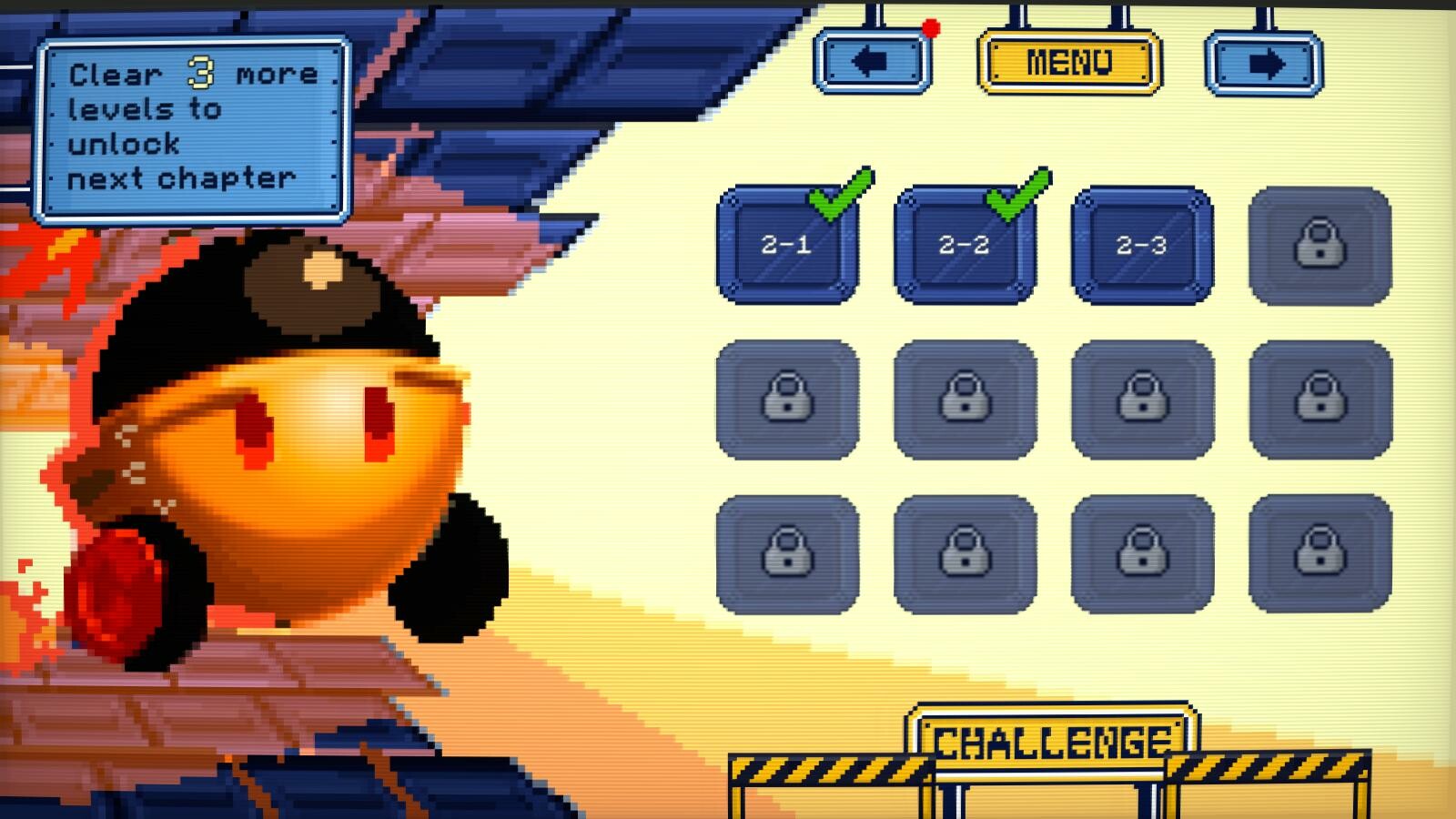Expand the locked level in the bottom row, second column
The height and width of the screenshot is (819, 1456).
[964, 553]
